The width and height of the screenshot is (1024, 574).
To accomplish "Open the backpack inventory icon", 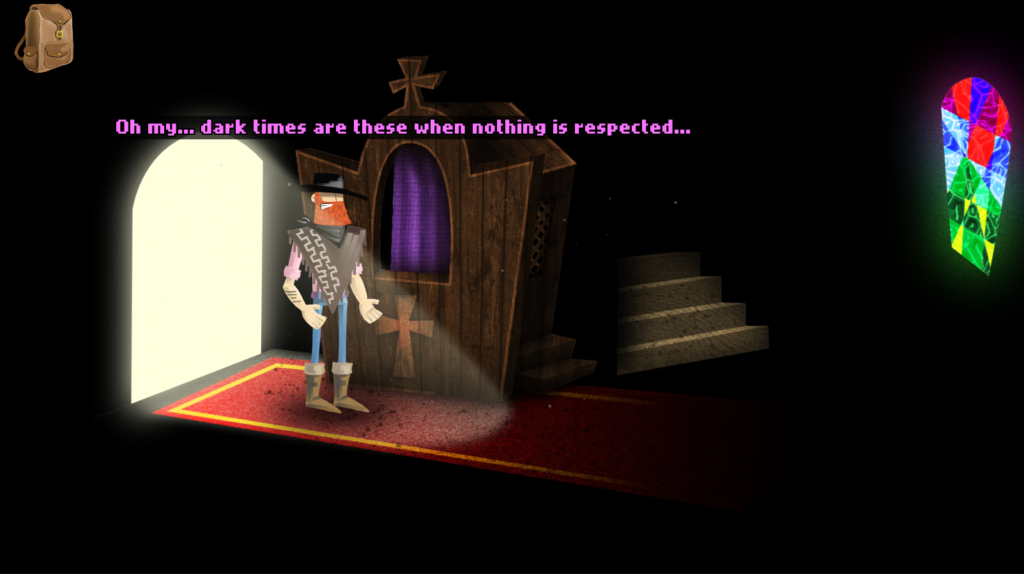I will (45, 38).
